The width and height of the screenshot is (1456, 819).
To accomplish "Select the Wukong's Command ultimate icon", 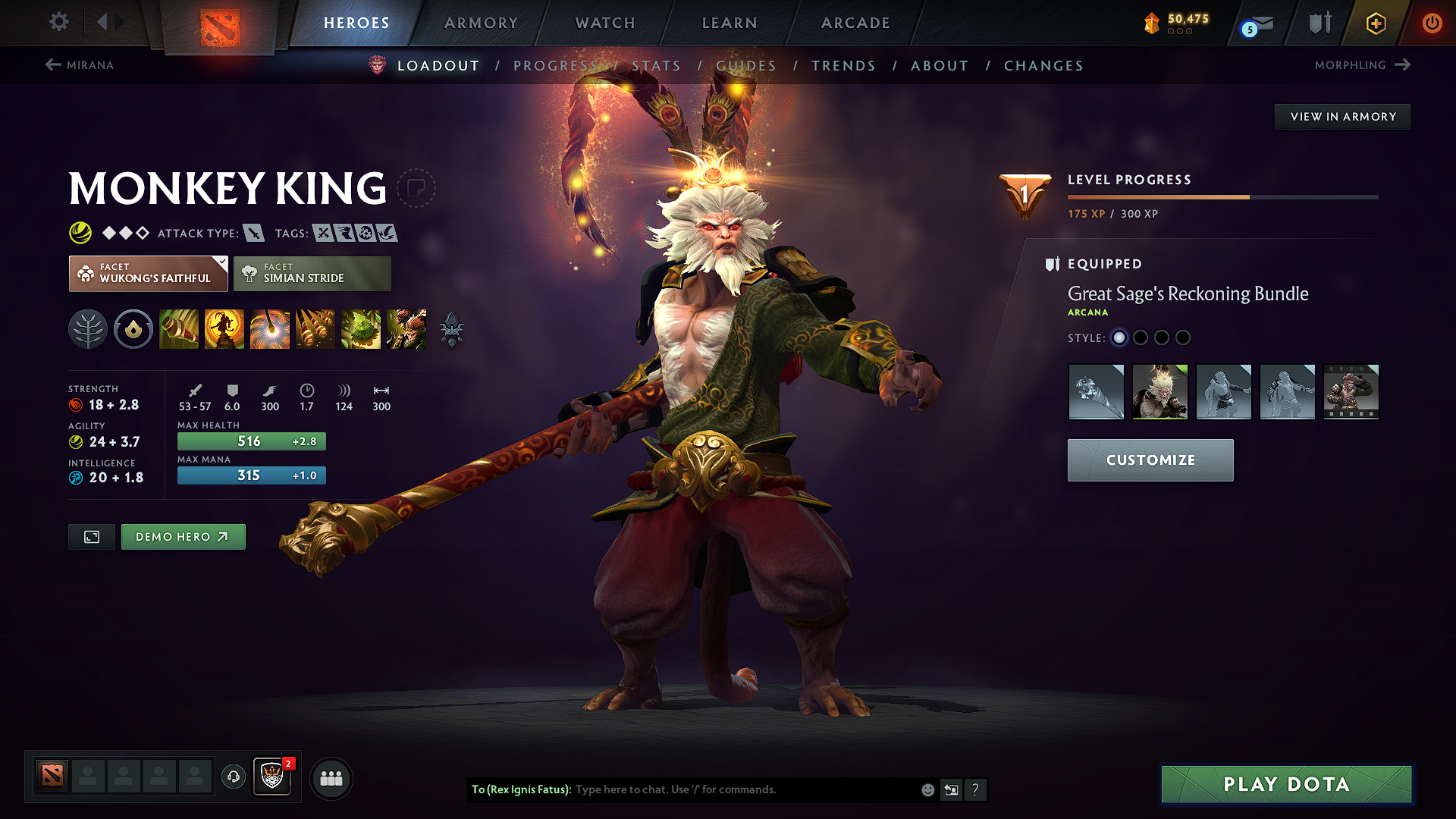I will coord(406,329).
